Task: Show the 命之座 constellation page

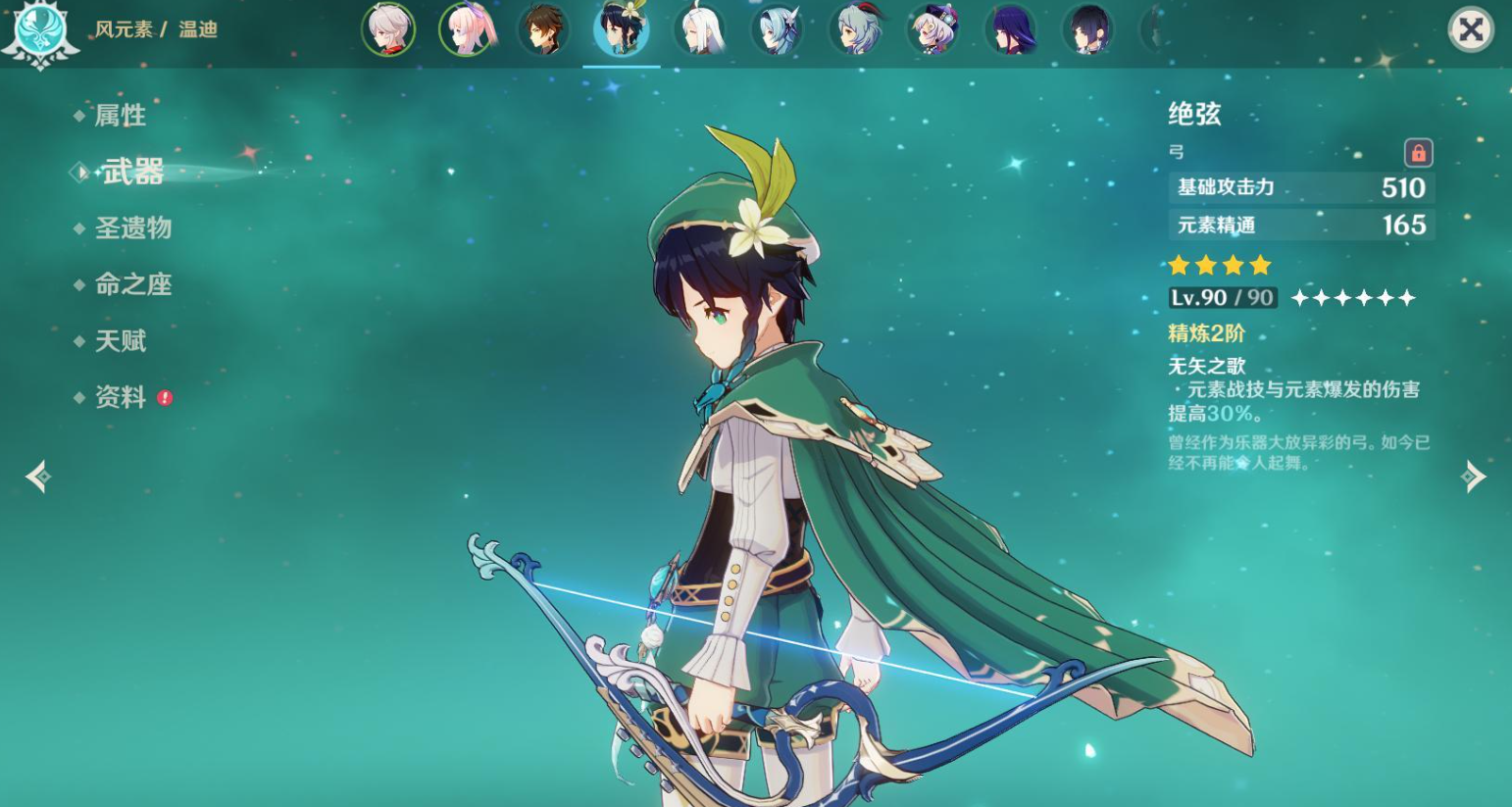Action: (x=132, y=284)
